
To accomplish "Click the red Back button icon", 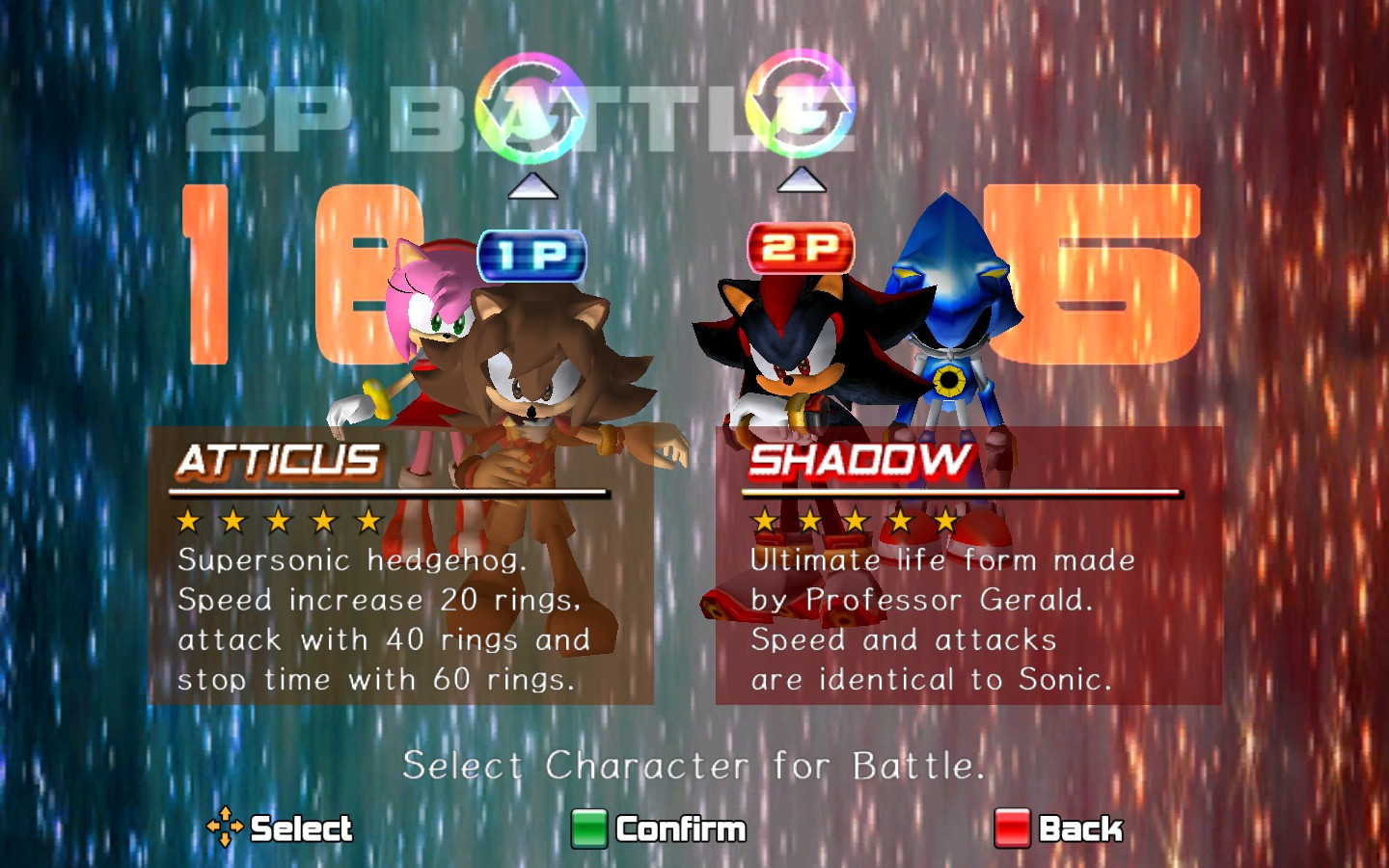I will point(1011,827).
